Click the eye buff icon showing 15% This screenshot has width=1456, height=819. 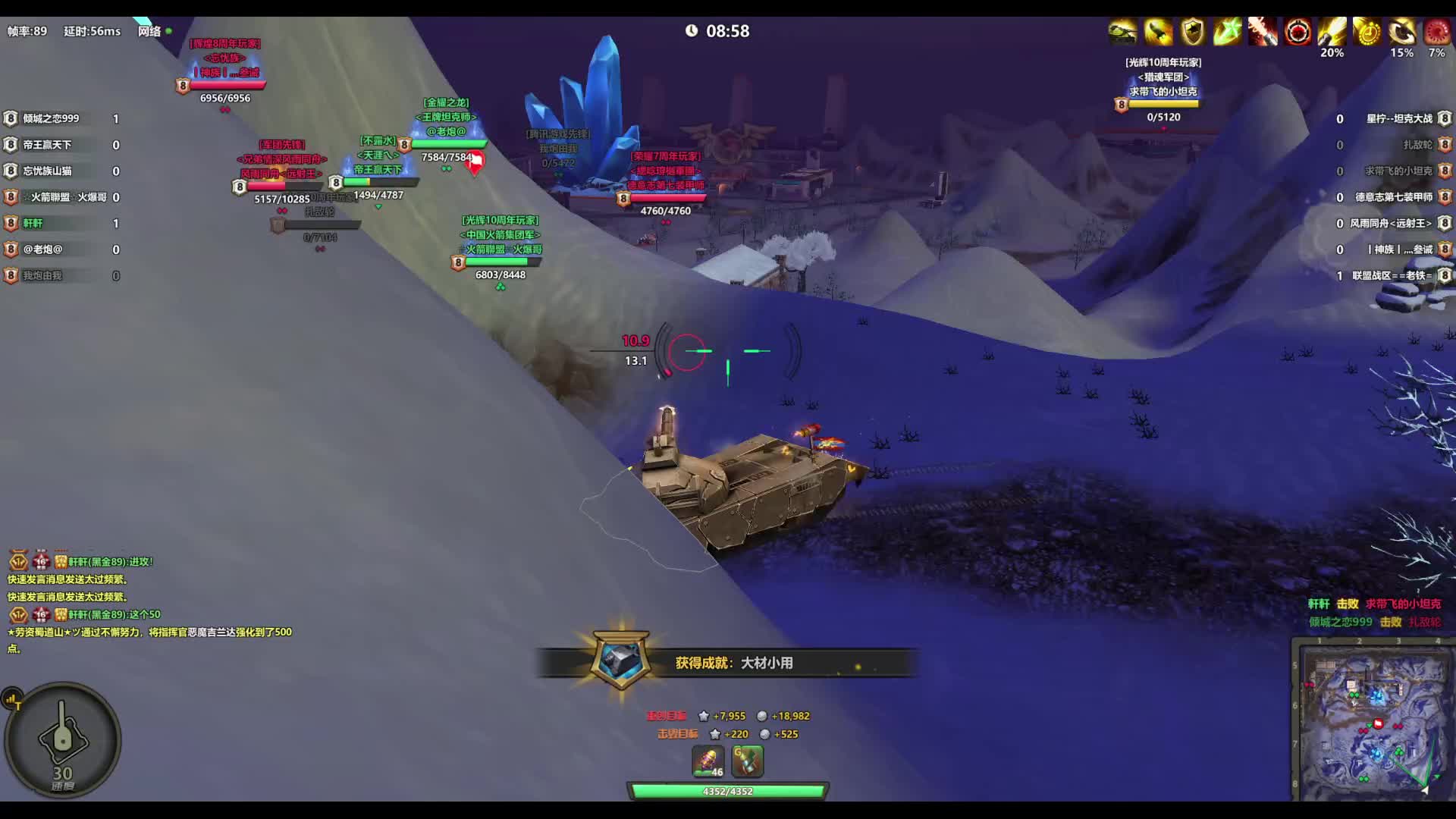pyautogui.click(x=1401, y=33)
